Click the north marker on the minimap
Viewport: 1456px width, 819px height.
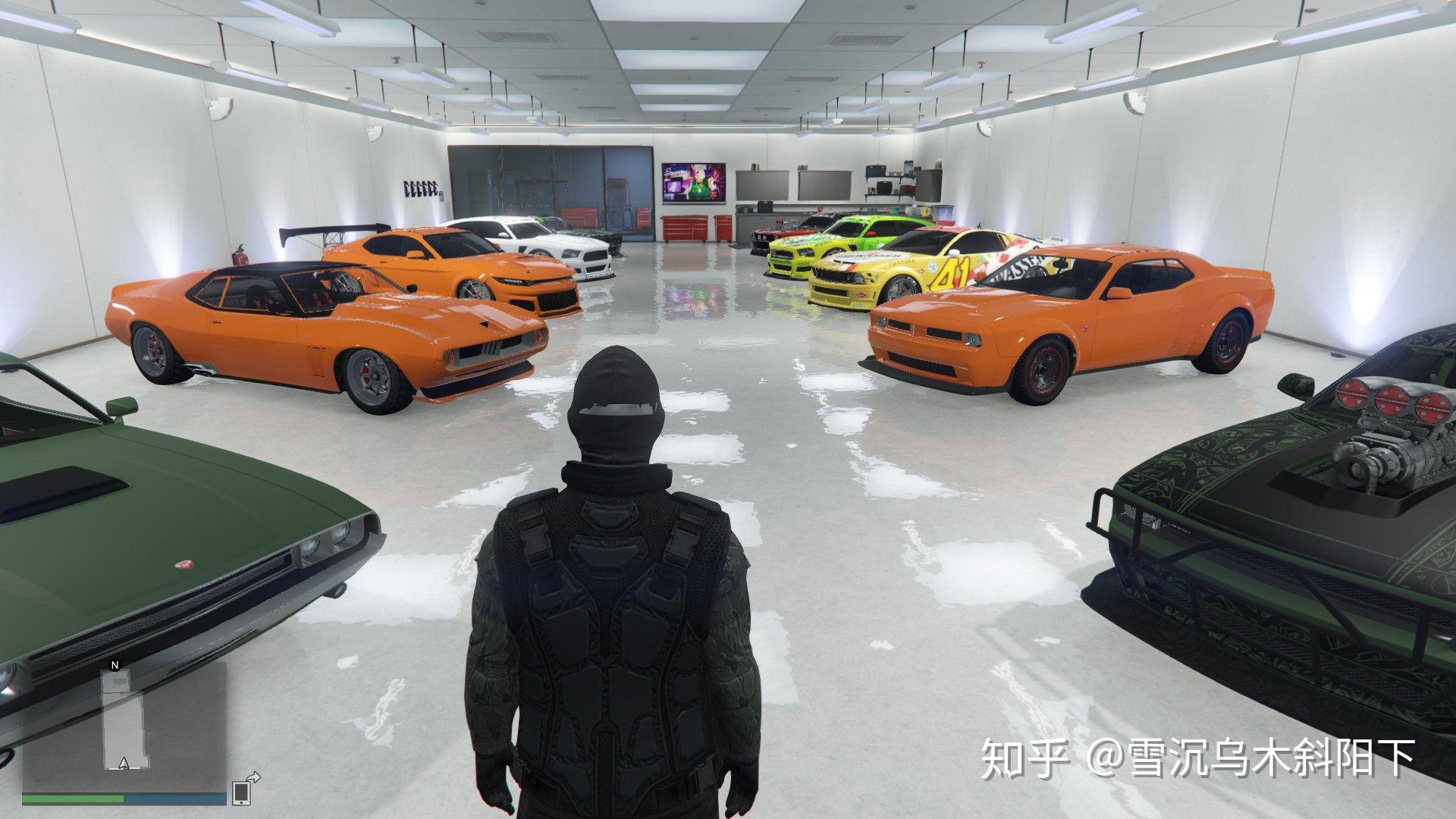click(115, 667)
